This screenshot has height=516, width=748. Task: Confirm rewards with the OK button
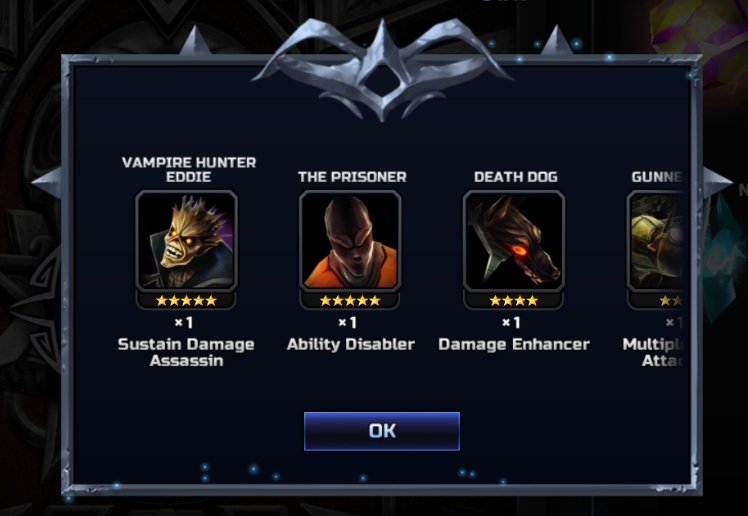(x=381, y=431)
